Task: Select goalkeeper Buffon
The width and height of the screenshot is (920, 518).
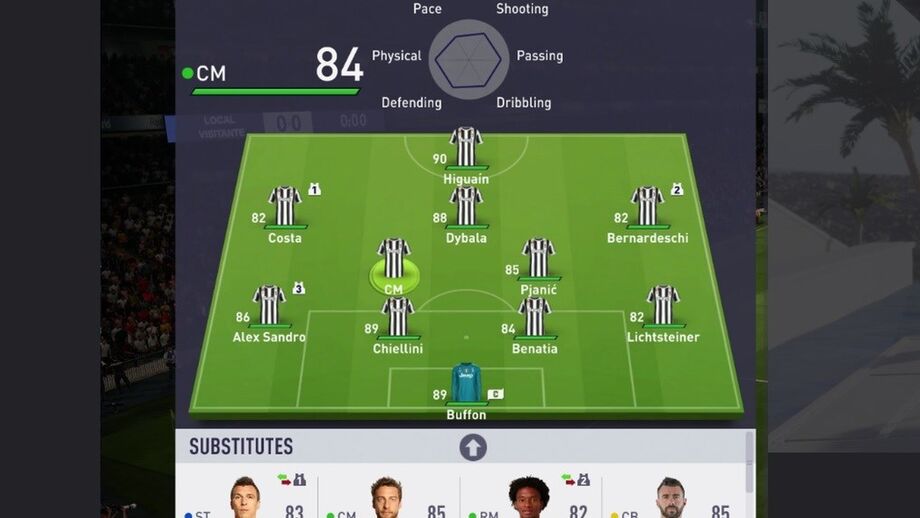Action: pos(466,383)
